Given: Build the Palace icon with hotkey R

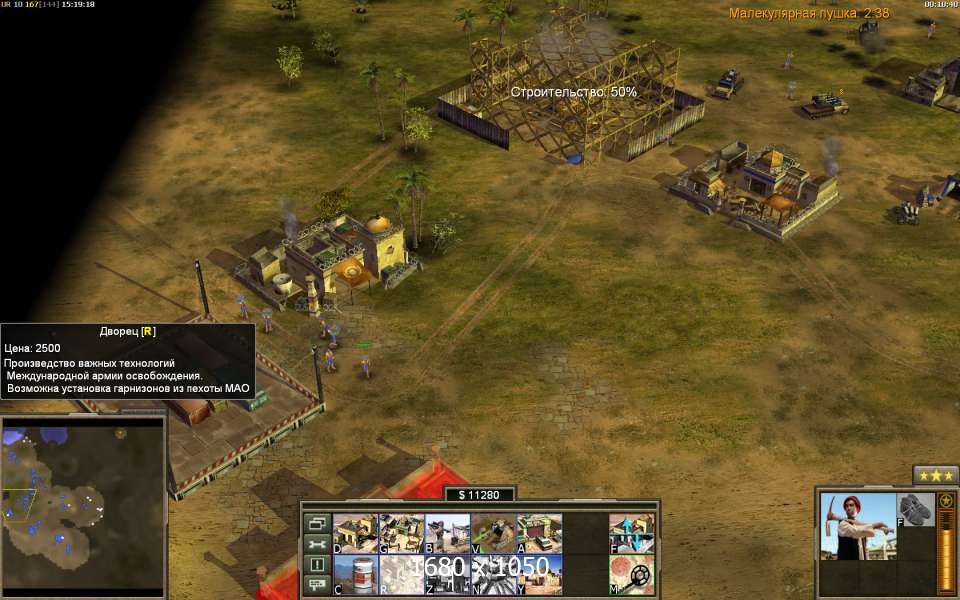Looking at the screenshot, I should pyautogui.click(x=401, y=574).
